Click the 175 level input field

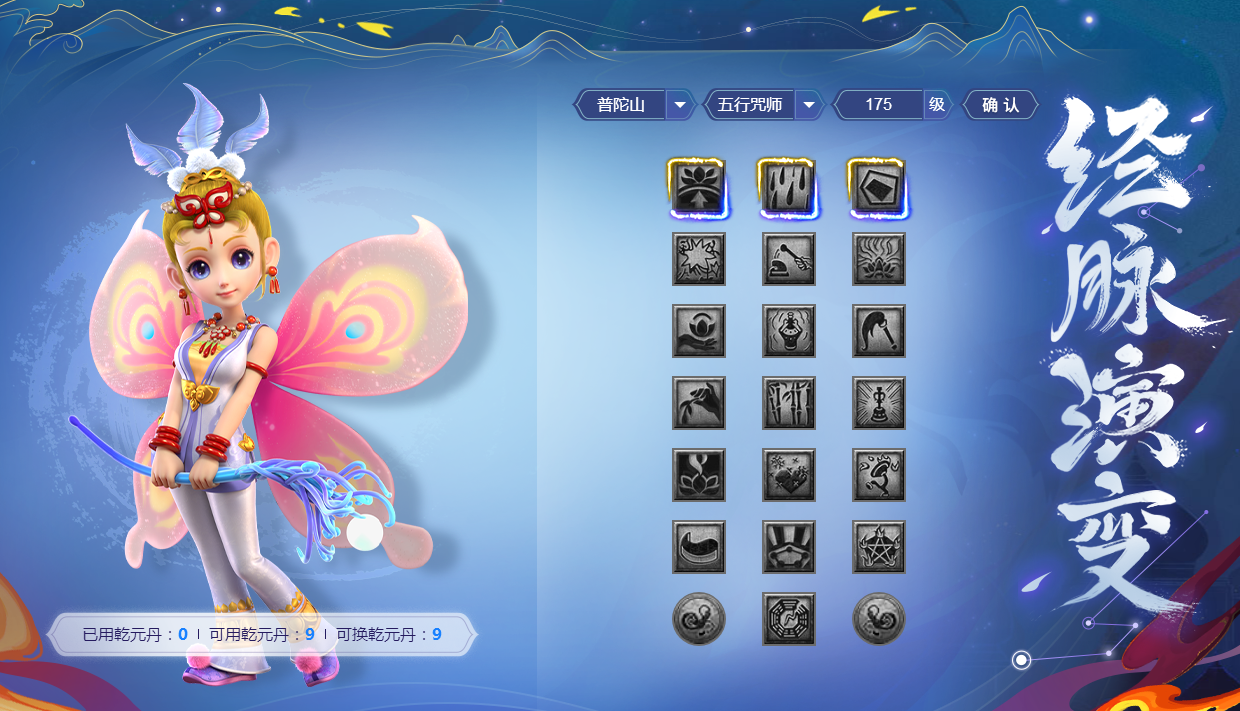879,105
